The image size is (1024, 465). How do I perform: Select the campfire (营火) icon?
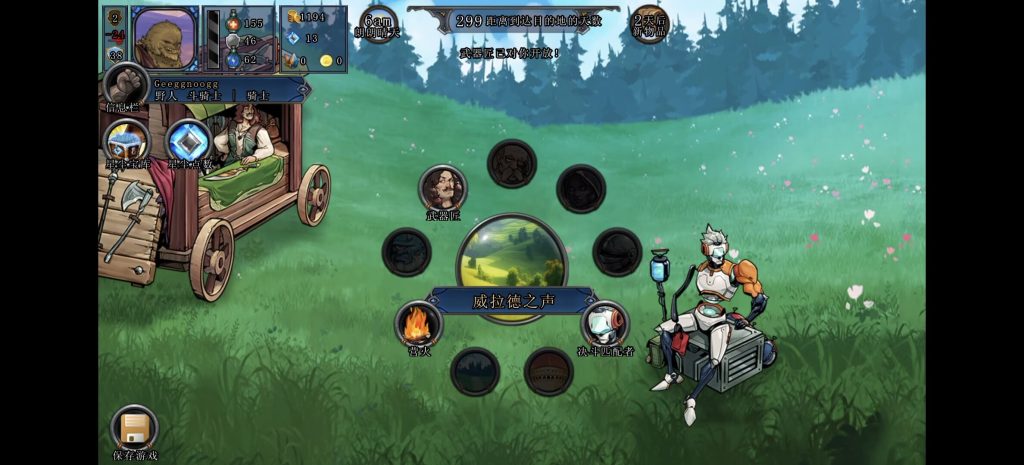[x=418, y=323]
